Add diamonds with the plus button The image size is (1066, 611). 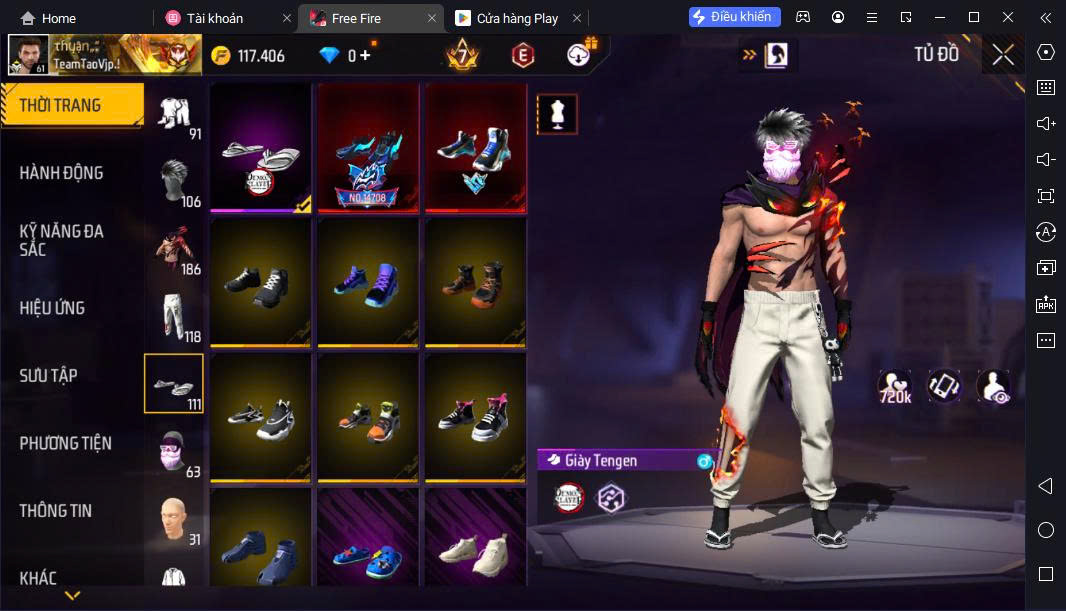point(365,56)
